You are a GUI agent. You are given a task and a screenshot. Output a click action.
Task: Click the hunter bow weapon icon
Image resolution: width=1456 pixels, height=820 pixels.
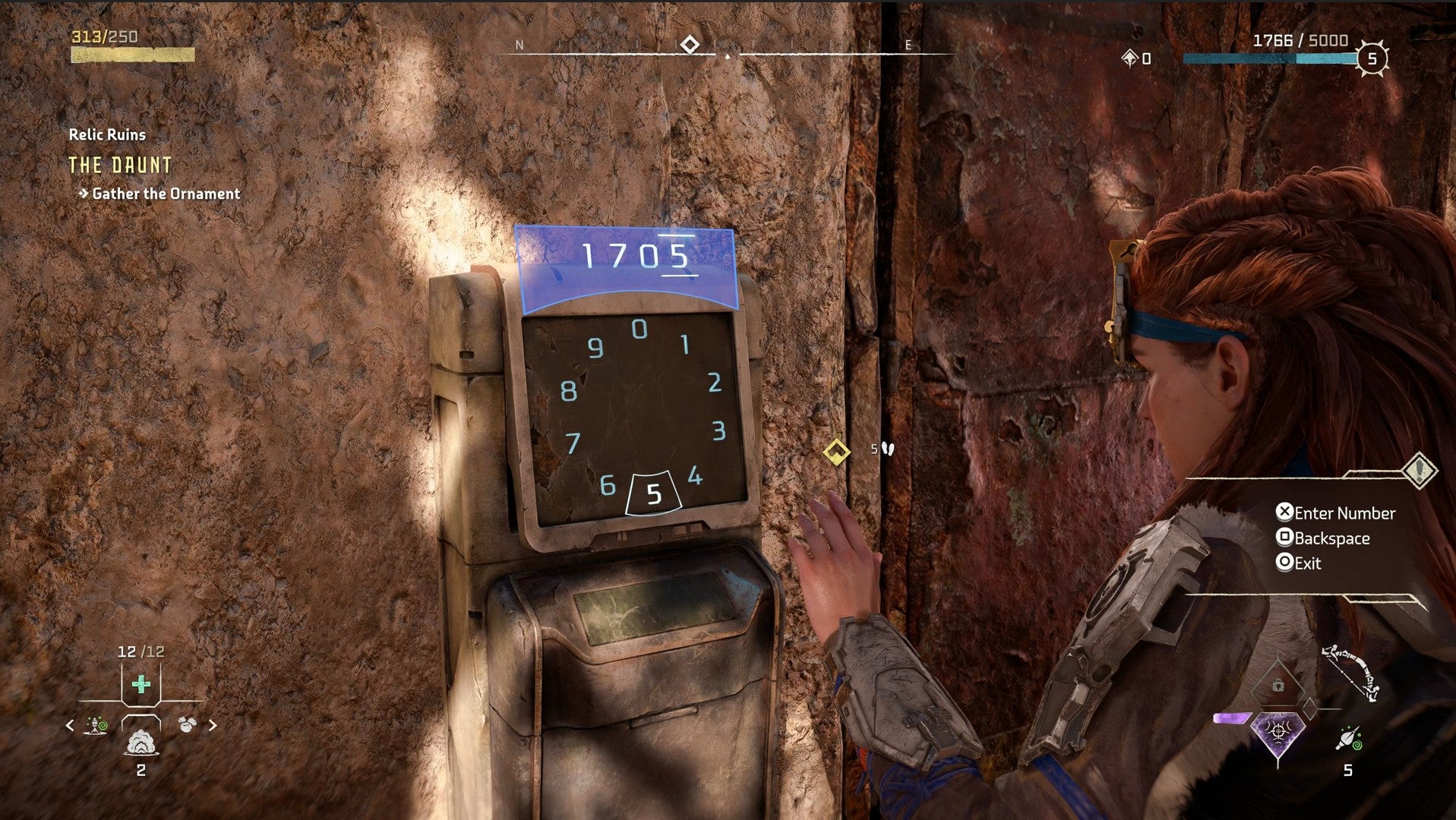[1350, 672]
